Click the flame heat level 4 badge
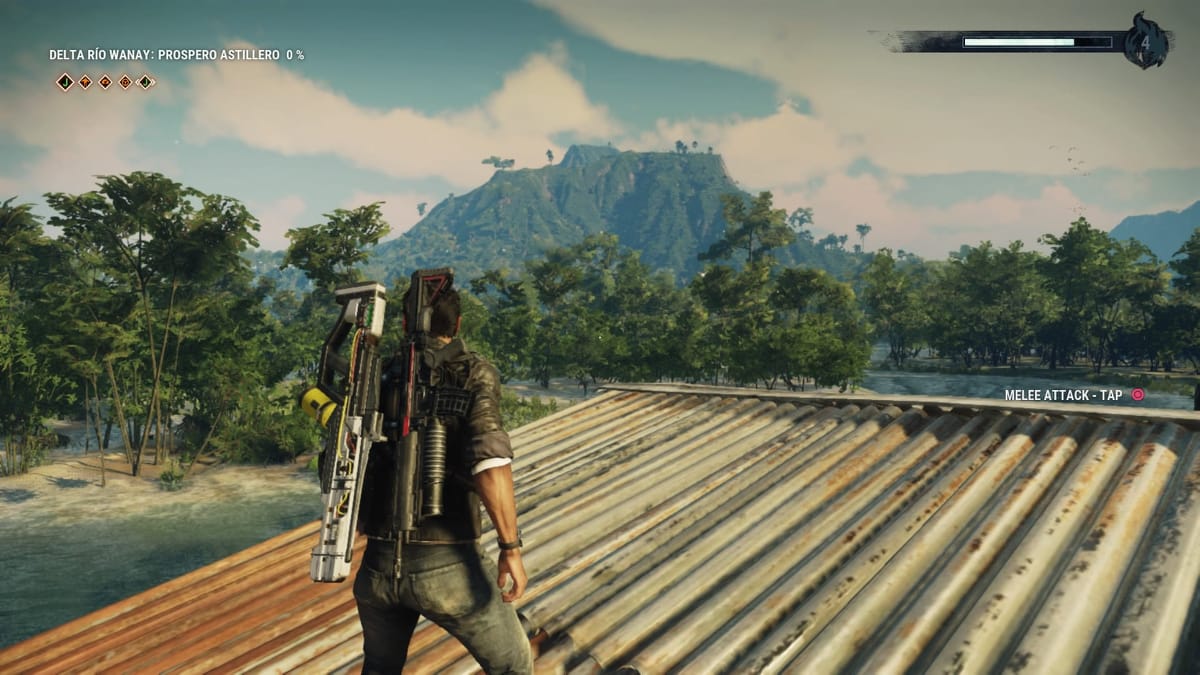 pyautogui.click(x=1145, y=42)
